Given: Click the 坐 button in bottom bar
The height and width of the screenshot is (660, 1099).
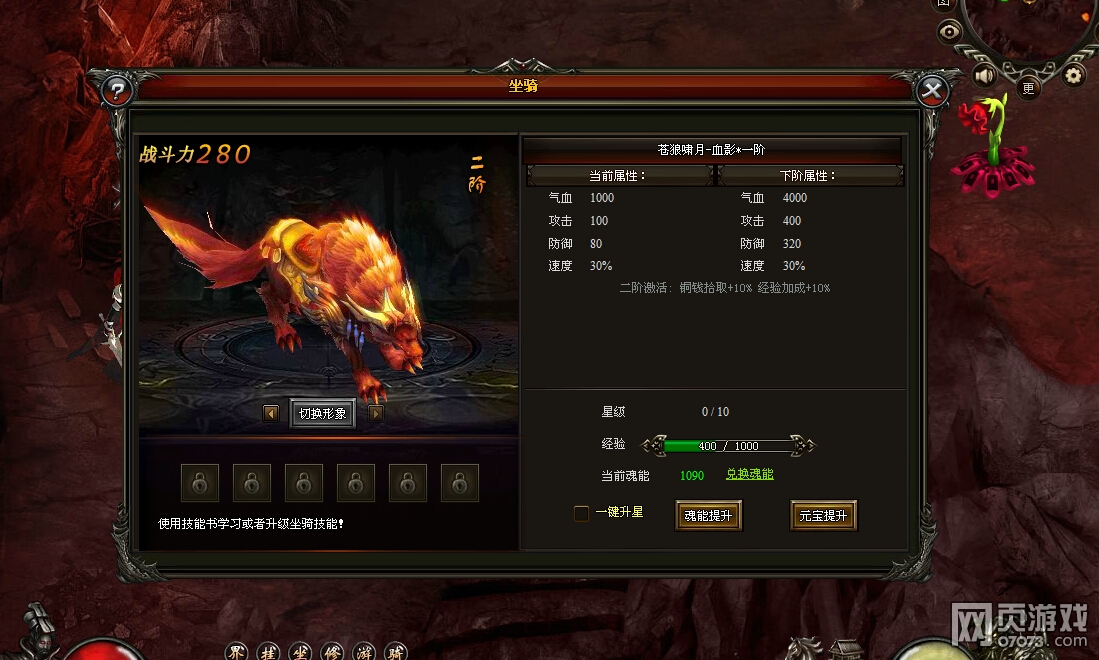Looking at the screenshot, I should click(x=300, y=653).
